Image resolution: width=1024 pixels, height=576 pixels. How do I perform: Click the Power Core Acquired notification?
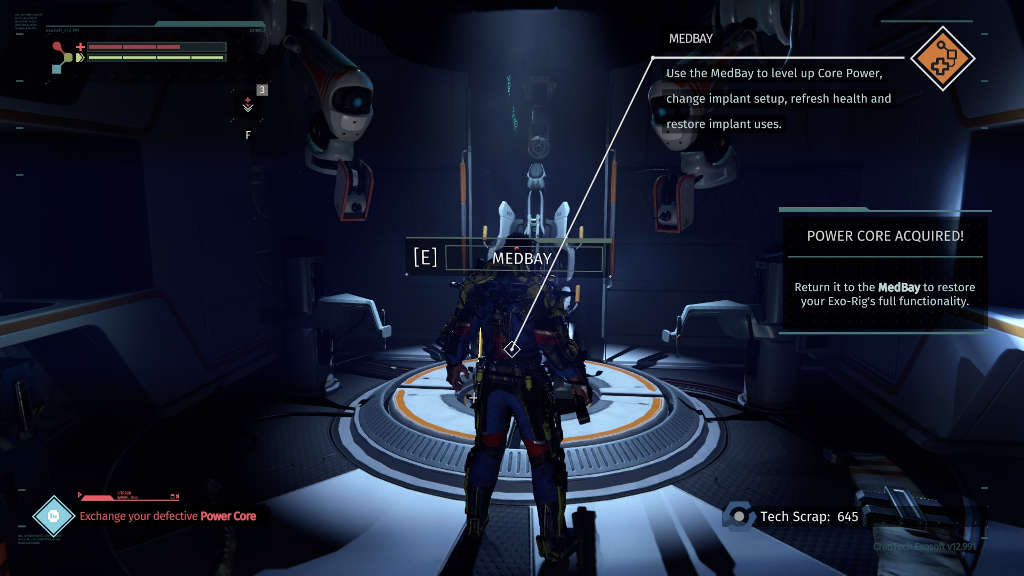click(884, 269)
